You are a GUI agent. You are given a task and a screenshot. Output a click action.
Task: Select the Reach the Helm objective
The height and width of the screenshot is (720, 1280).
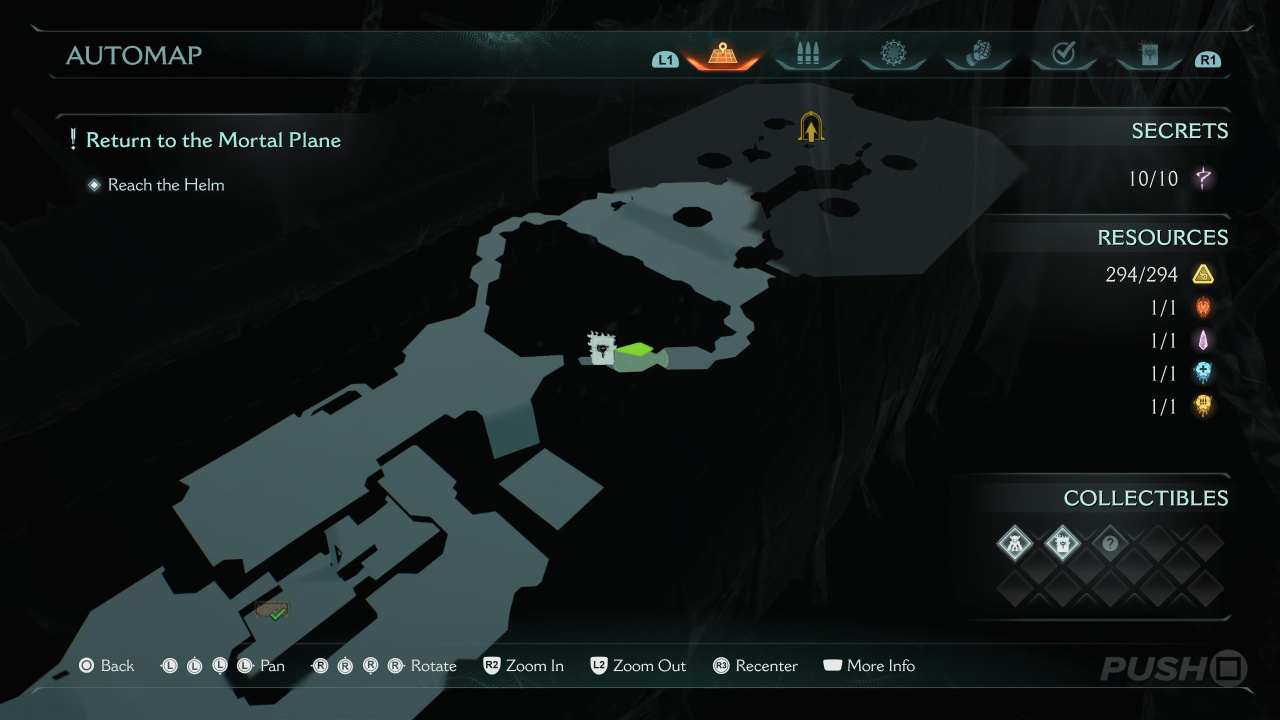166,185
